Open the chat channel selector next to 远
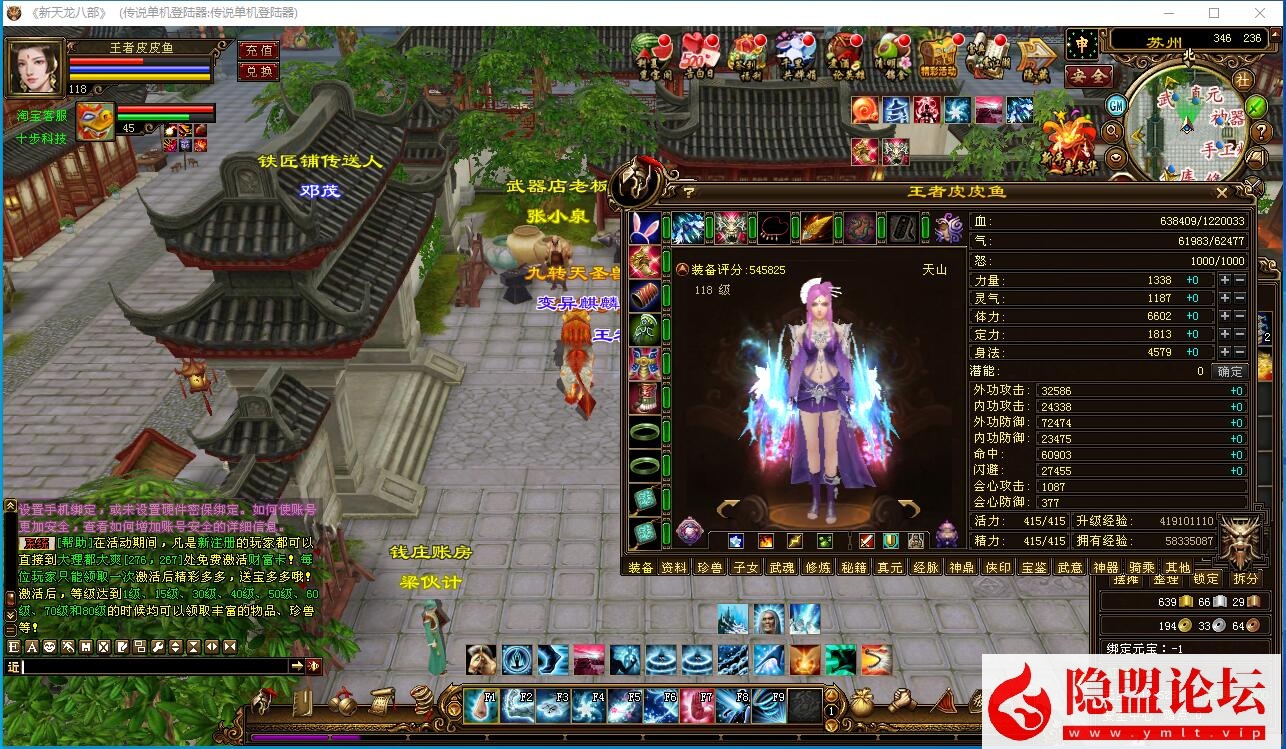Screen dimensions: 1286x749 [x=14, y=665]
